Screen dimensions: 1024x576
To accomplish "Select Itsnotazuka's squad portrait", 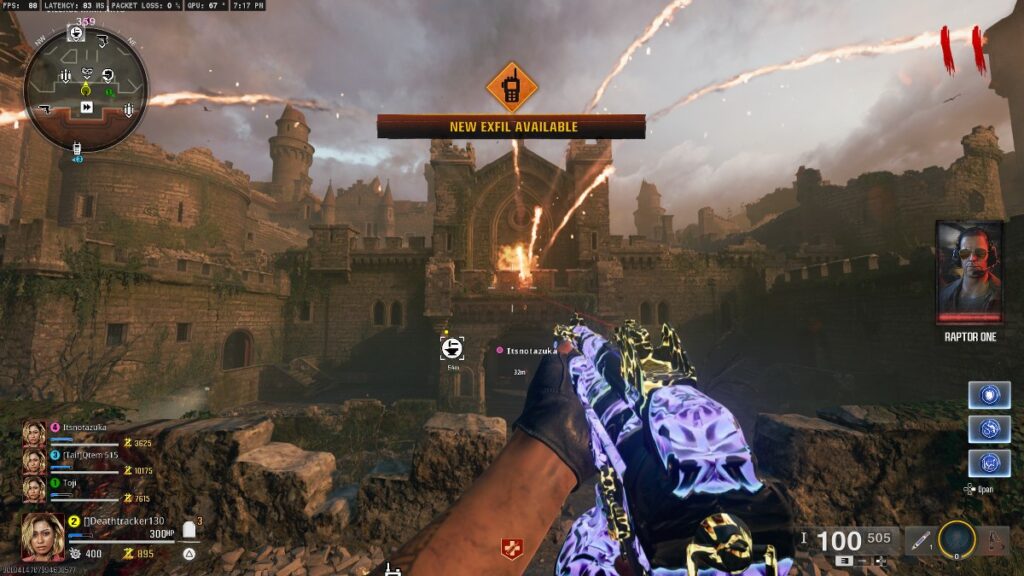I will pos(34,432).
